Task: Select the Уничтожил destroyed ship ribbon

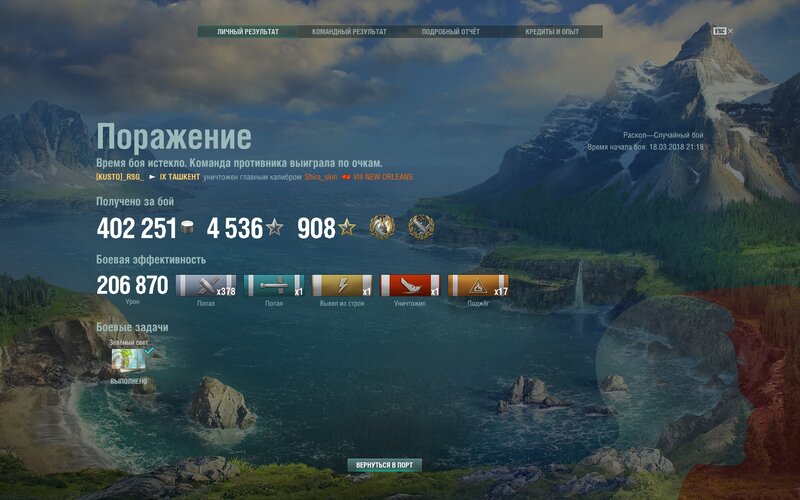Action: [409, 286]
